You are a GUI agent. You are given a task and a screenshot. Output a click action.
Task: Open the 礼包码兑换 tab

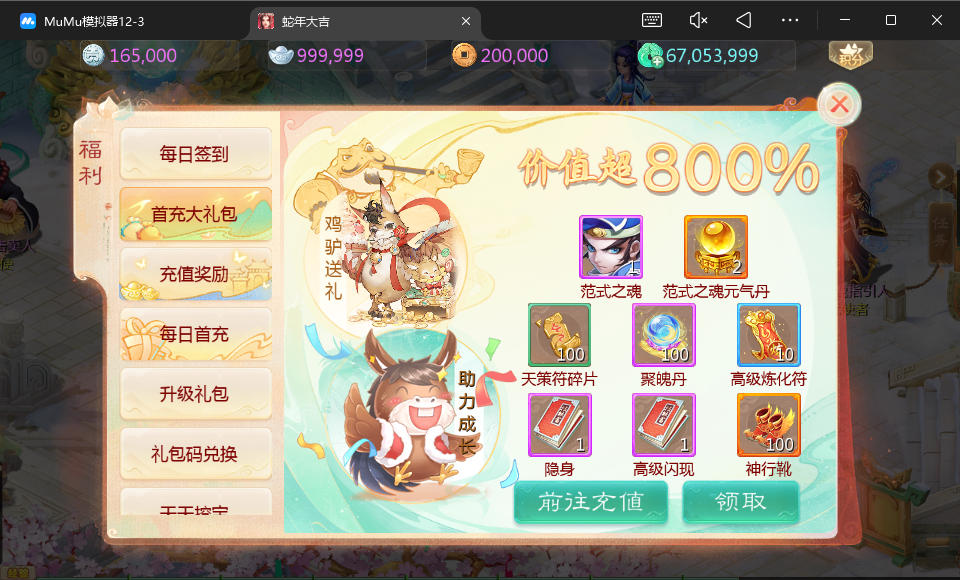(195, 454)
